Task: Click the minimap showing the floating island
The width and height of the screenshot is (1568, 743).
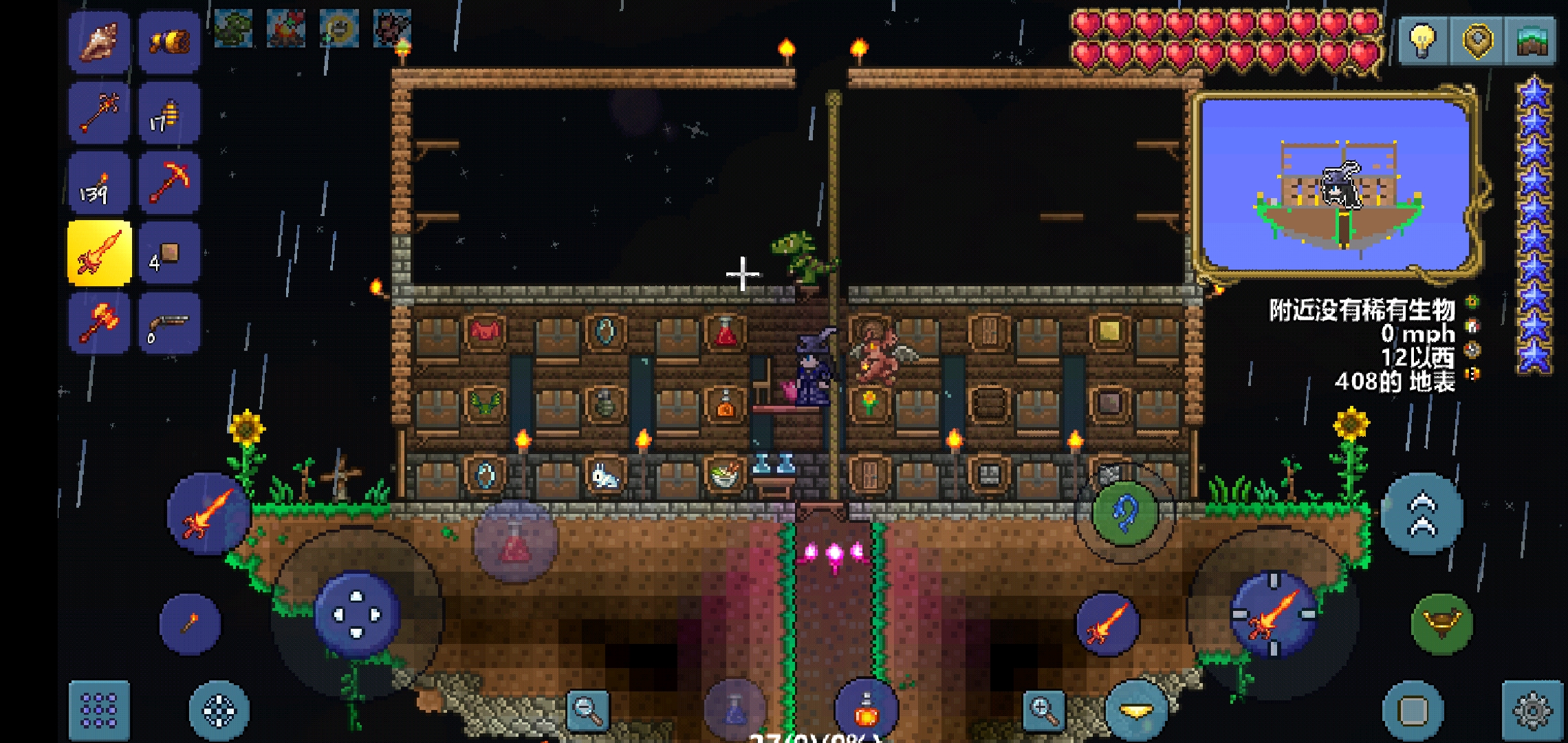Action: (1336, 186)
